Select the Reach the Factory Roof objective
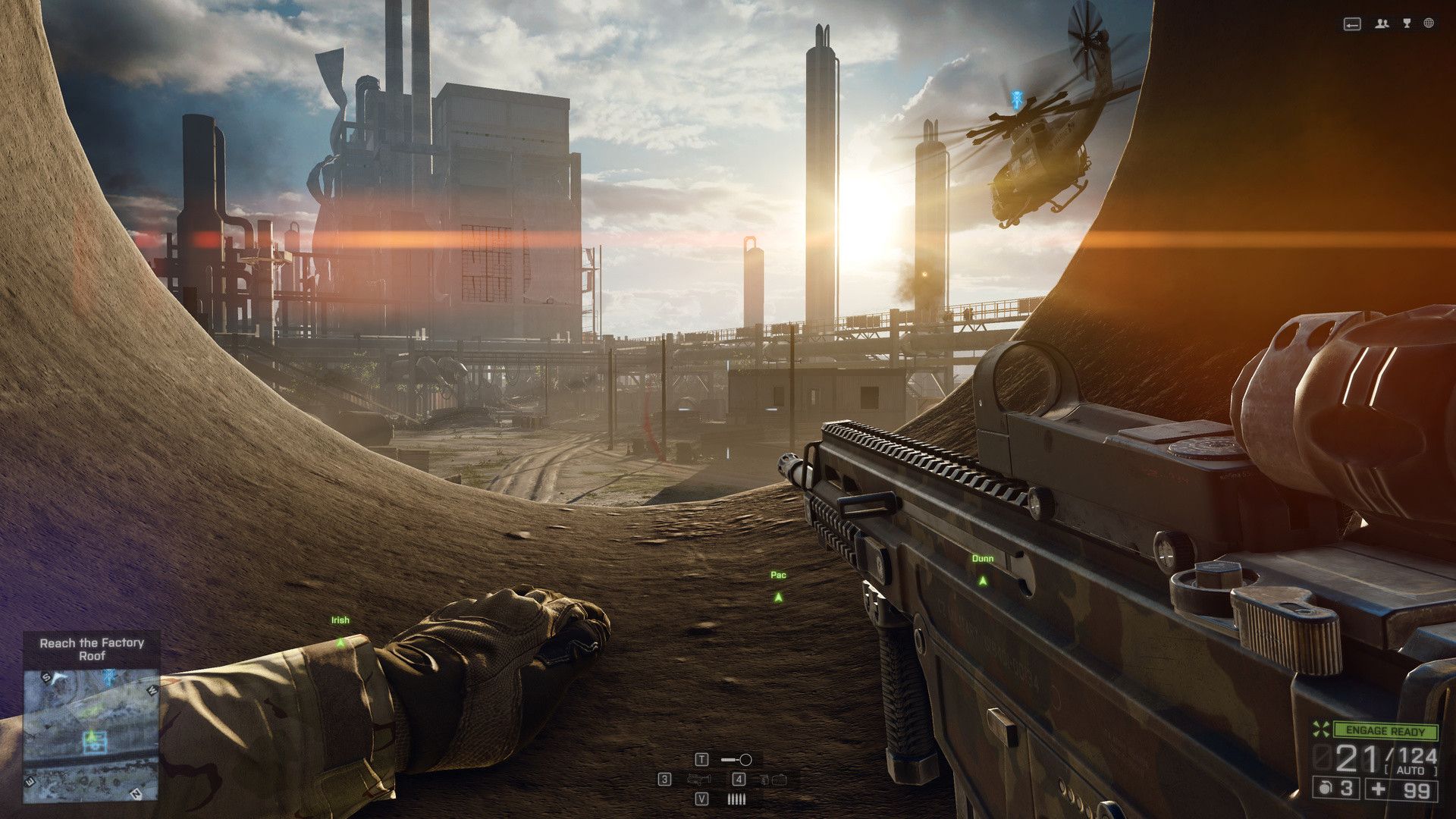 92,649
